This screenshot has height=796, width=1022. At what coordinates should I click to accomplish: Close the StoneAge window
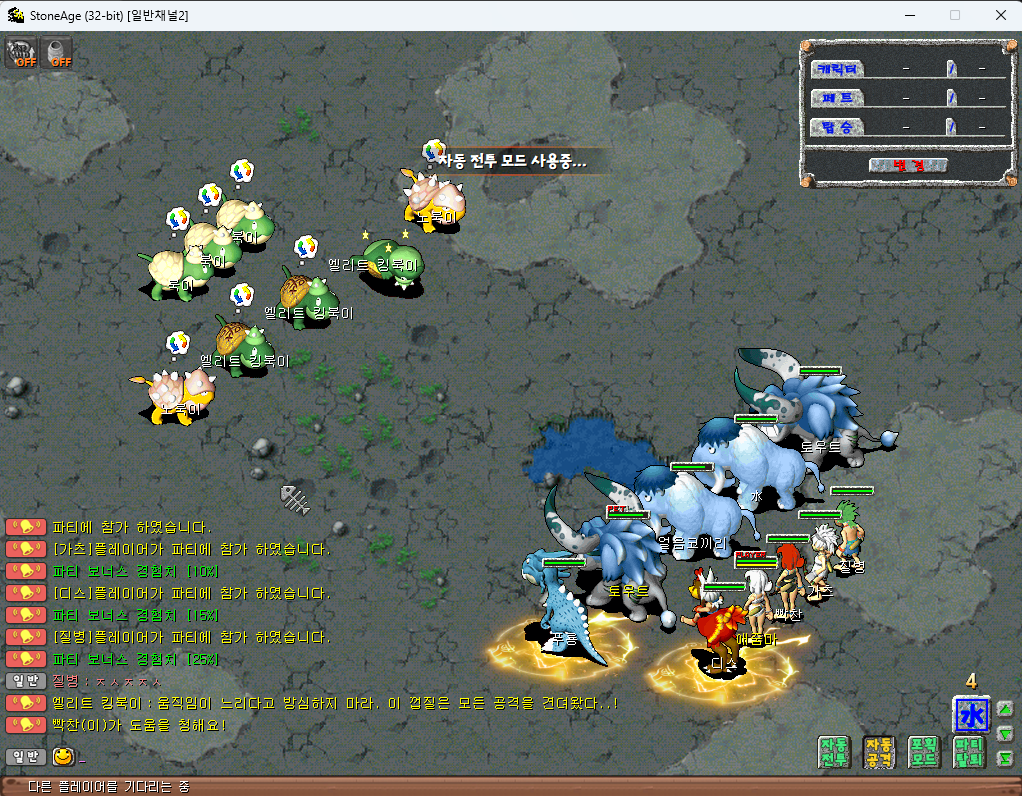[x=1000, y=15]
